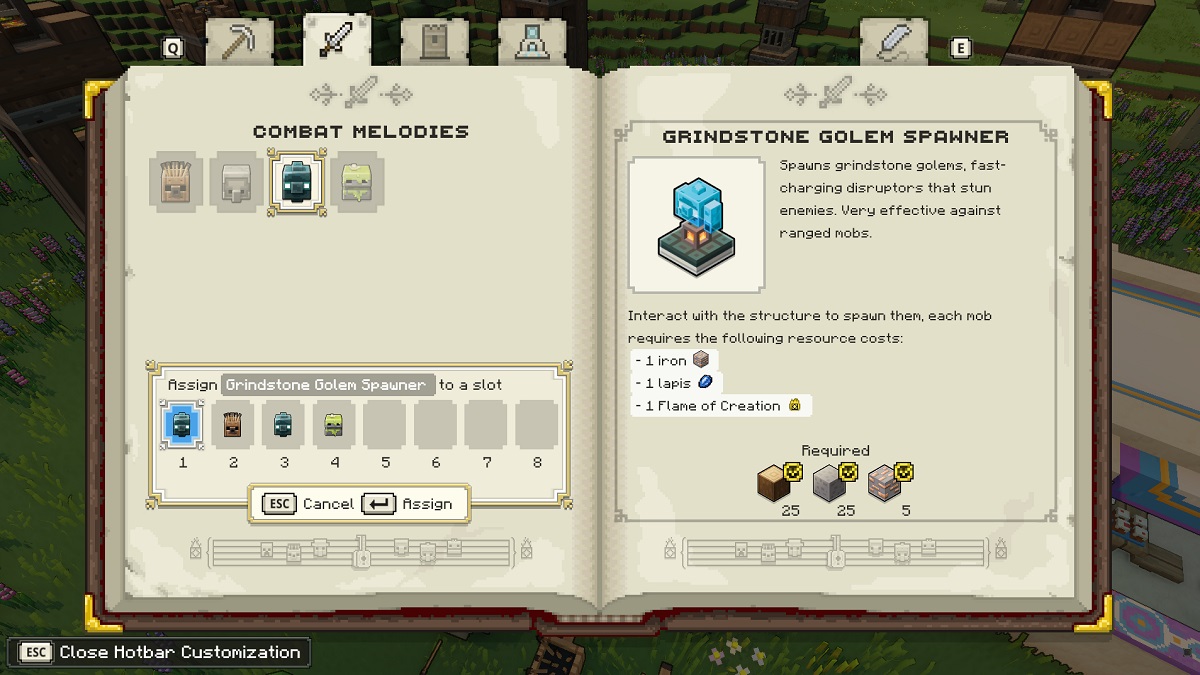Image resolution: width=1200 pixels, height=675 pixels.
Task: Assign to blue-highlighted hotbar slot 1
Action: tap(183, 425)
